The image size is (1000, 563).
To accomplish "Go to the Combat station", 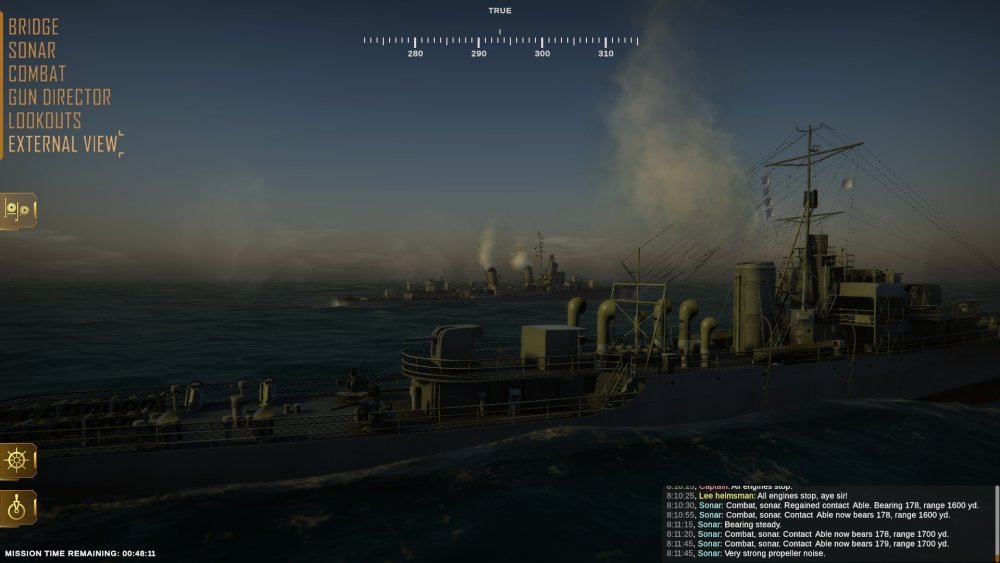I will tap(37, 74).
